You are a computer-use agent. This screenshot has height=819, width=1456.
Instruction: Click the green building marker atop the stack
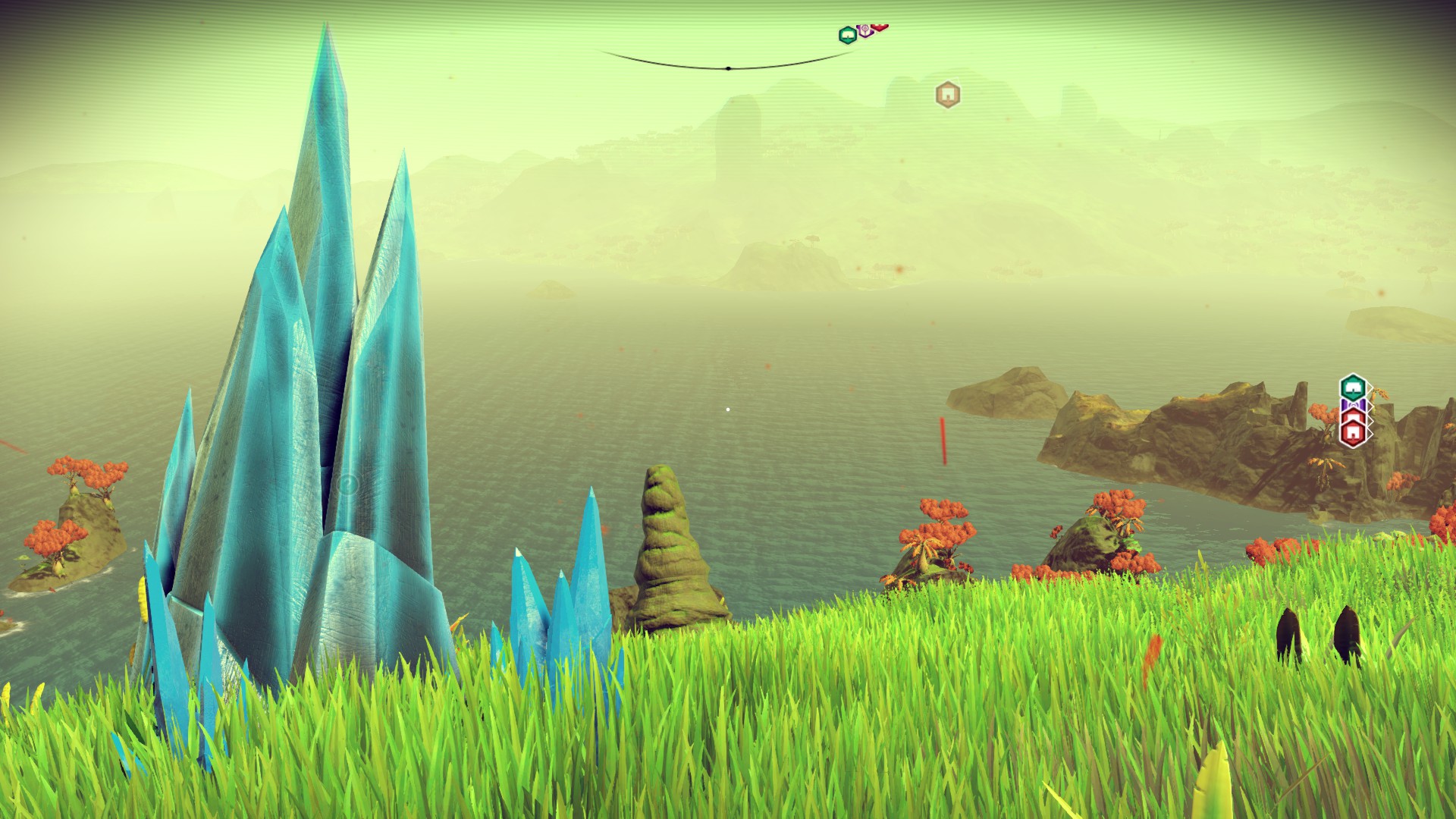1351,388
